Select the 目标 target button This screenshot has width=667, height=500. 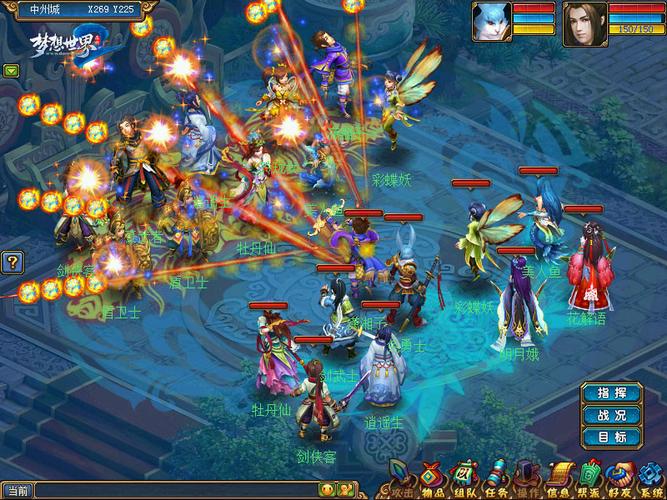(611, 437)
